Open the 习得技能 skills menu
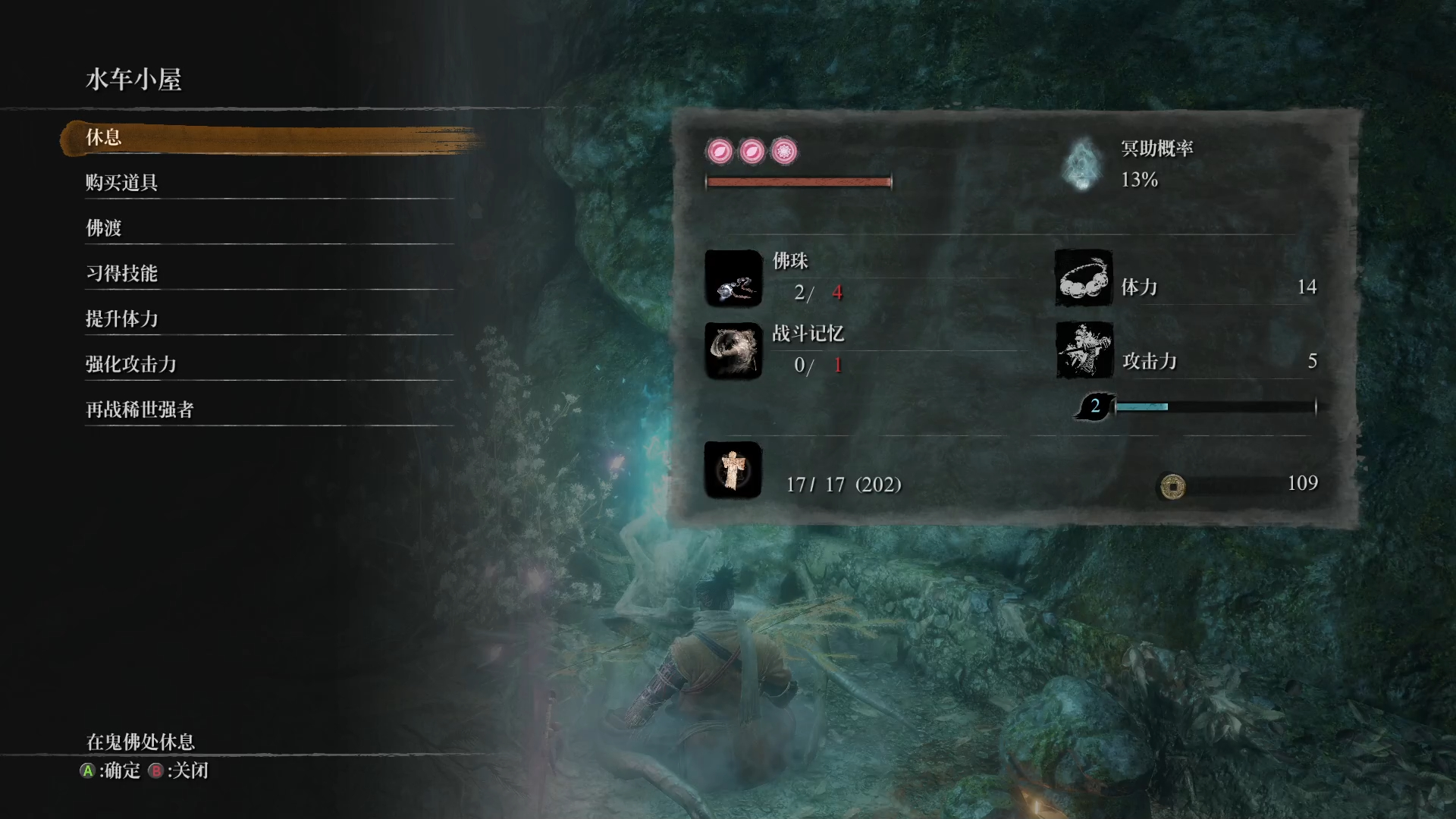Viewport: 1456px width, 819px height. (121, 274)
